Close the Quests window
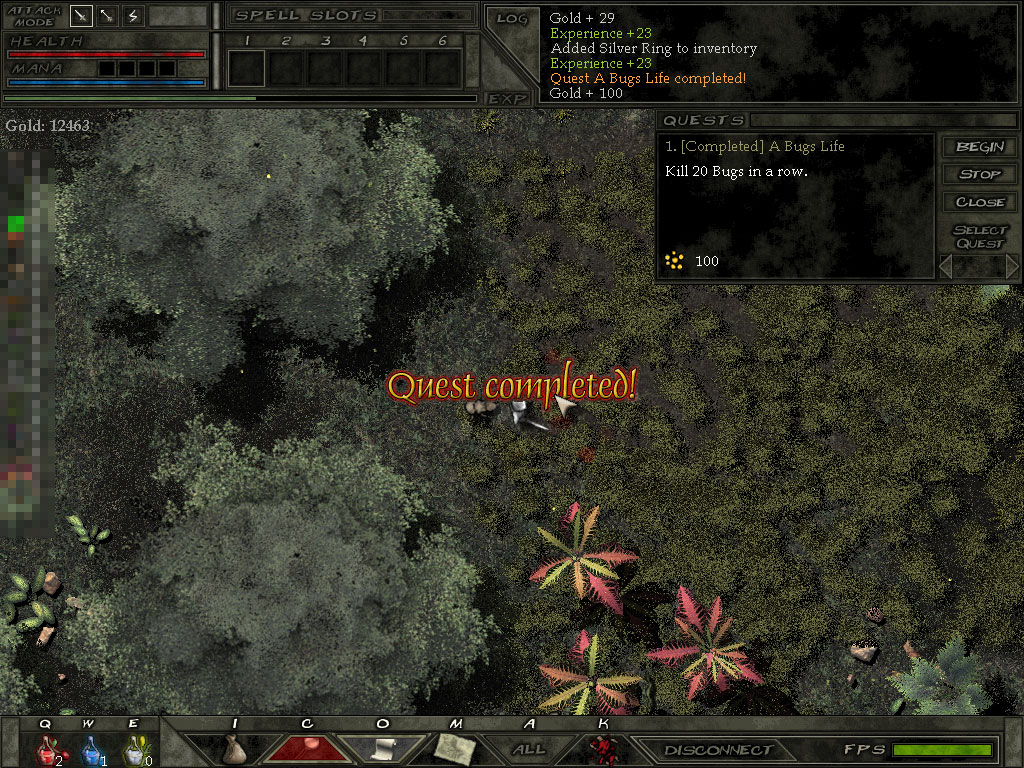Image resolution: width=1024 pixels, height=768 pixels. pos(980,202)
